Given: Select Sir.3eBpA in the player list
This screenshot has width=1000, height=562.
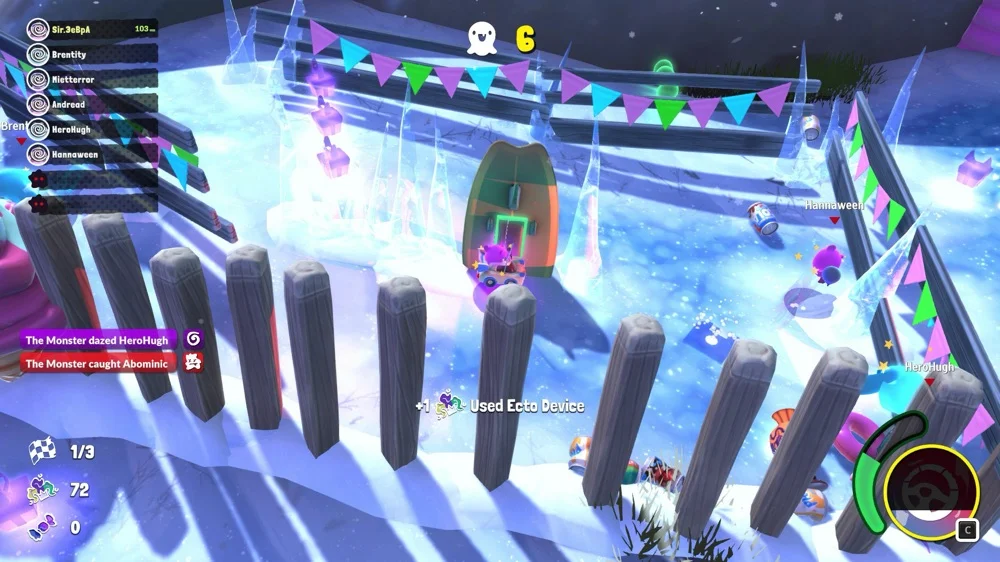Looking at the screenshot, I should click(92, 29).
